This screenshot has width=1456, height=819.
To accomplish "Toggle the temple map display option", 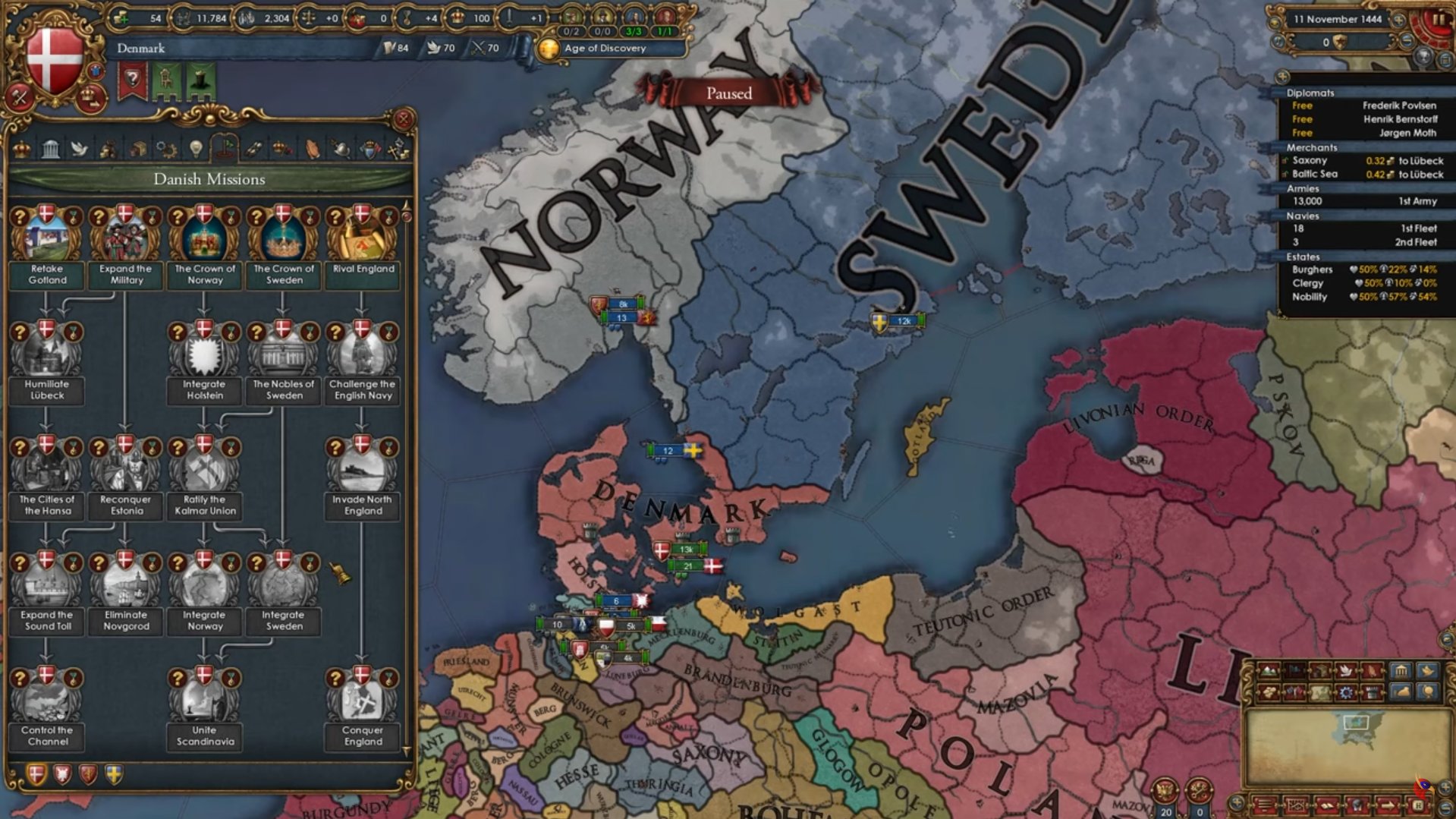I will tap(1401, 671).
